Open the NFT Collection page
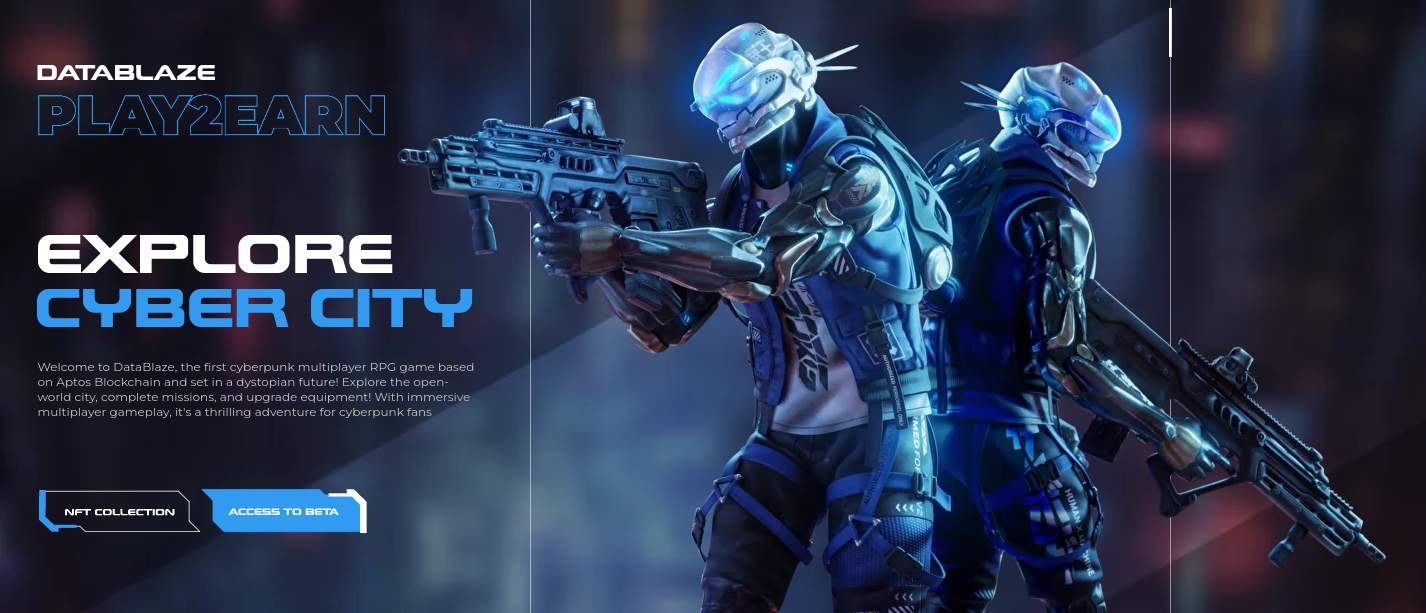Screen dimensions: 1426x613 (x=119, y=511)
